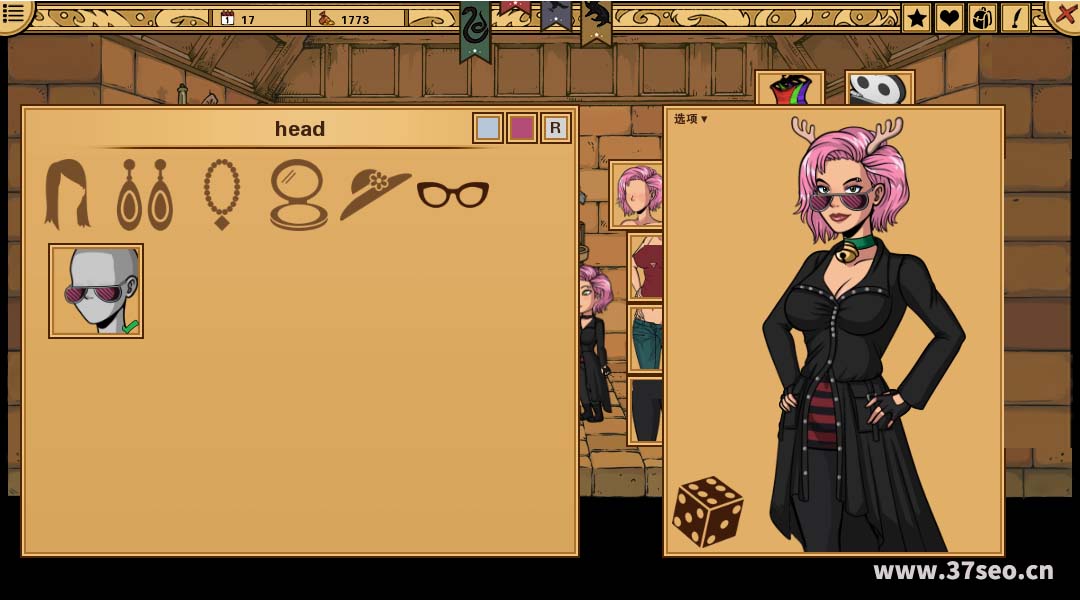Toggle the equipped pink sunglasses item

(x=96, y=291)
